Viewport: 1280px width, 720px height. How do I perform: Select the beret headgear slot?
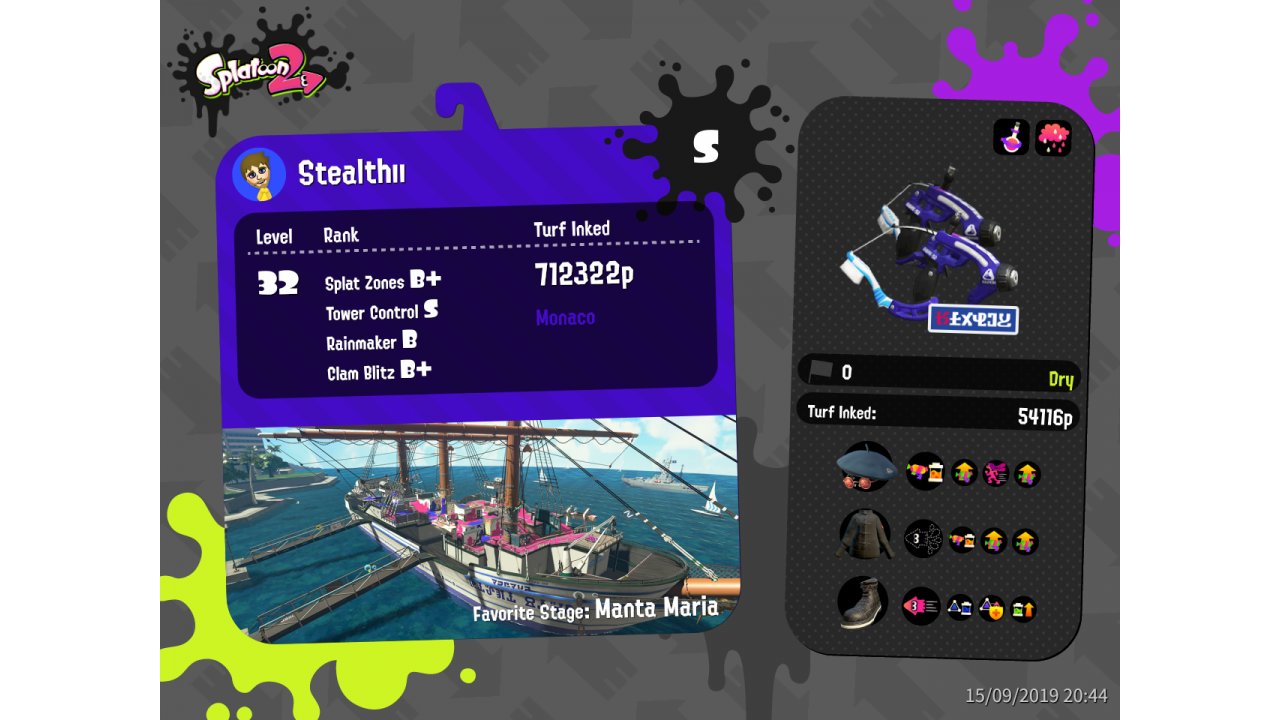coord(865,467)
